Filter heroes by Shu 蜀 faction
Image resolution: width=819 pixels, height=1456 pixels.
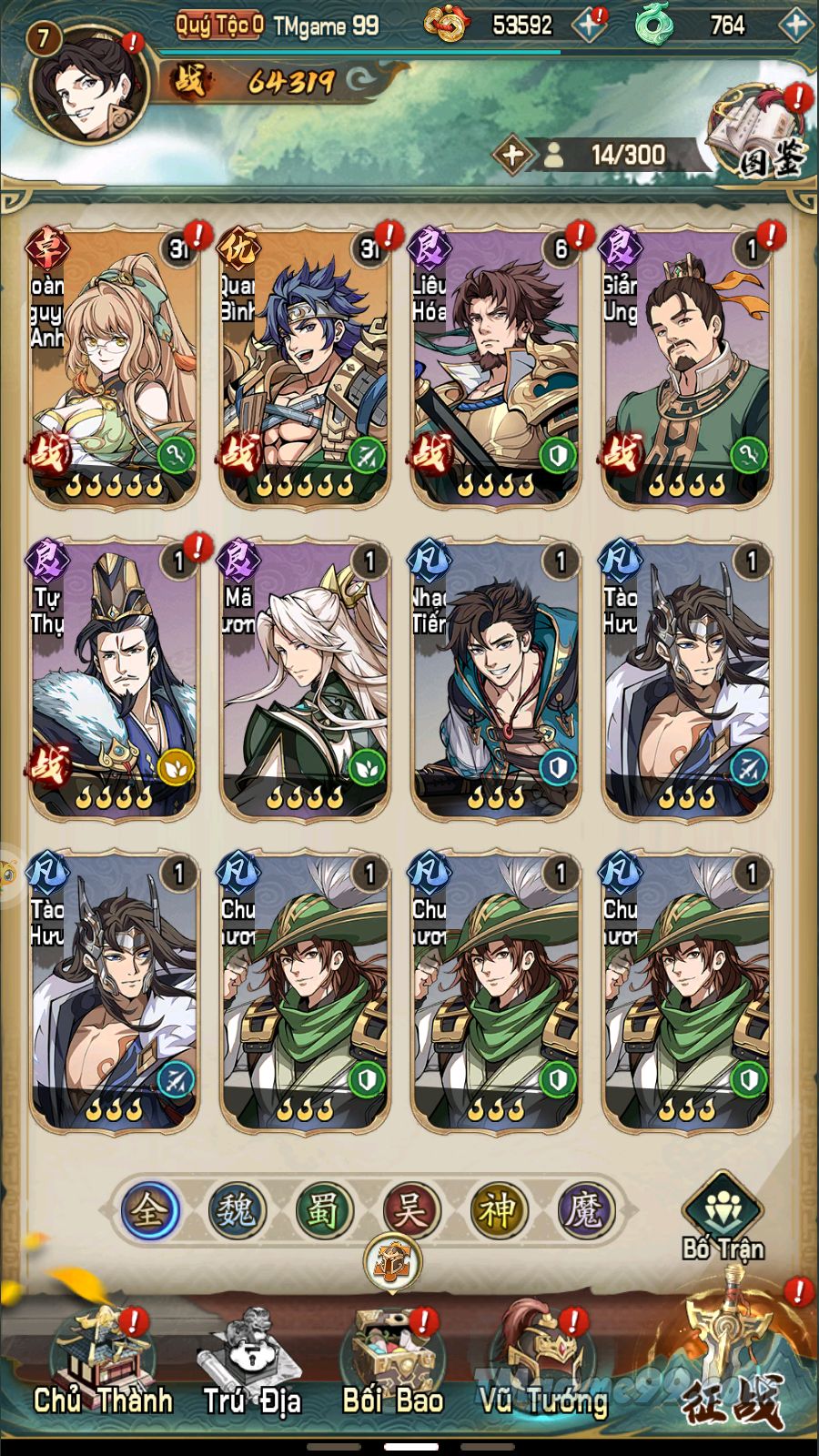(322, 1210)
